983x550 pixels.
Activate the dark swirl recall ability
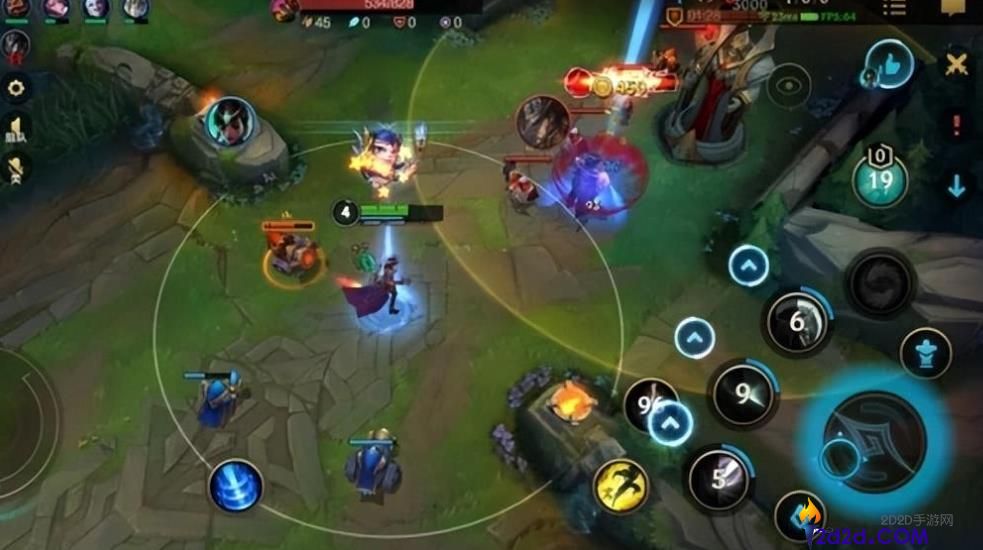tap(880, 283)
